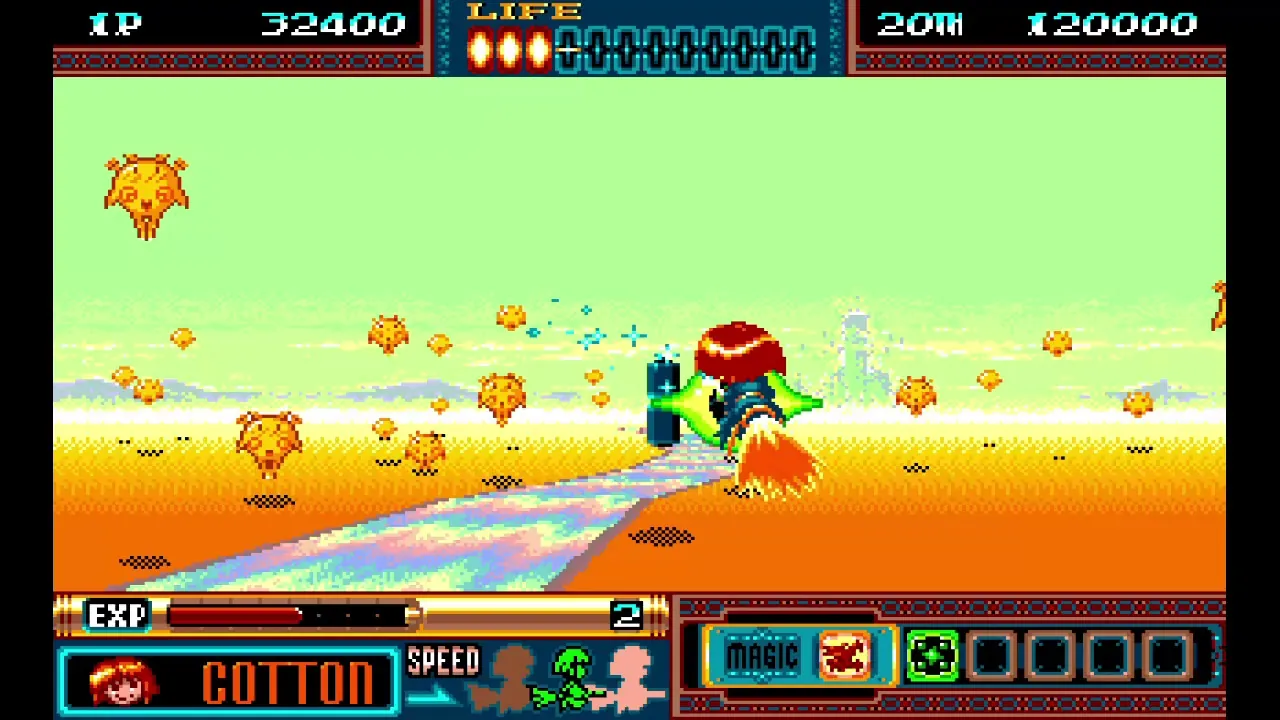Select the COTTON name label
The image size is (1280, 720).
pyautogui.click(x=290, y=680)
